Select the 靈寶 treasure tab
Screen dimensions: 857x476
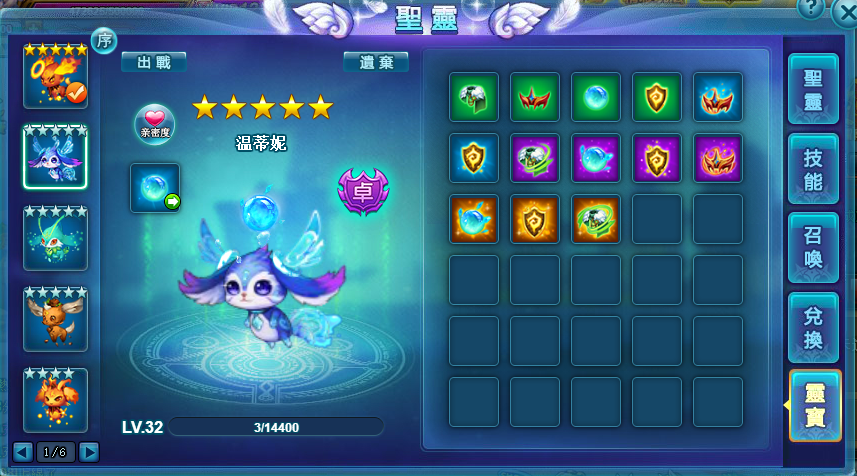click(813, 405)
